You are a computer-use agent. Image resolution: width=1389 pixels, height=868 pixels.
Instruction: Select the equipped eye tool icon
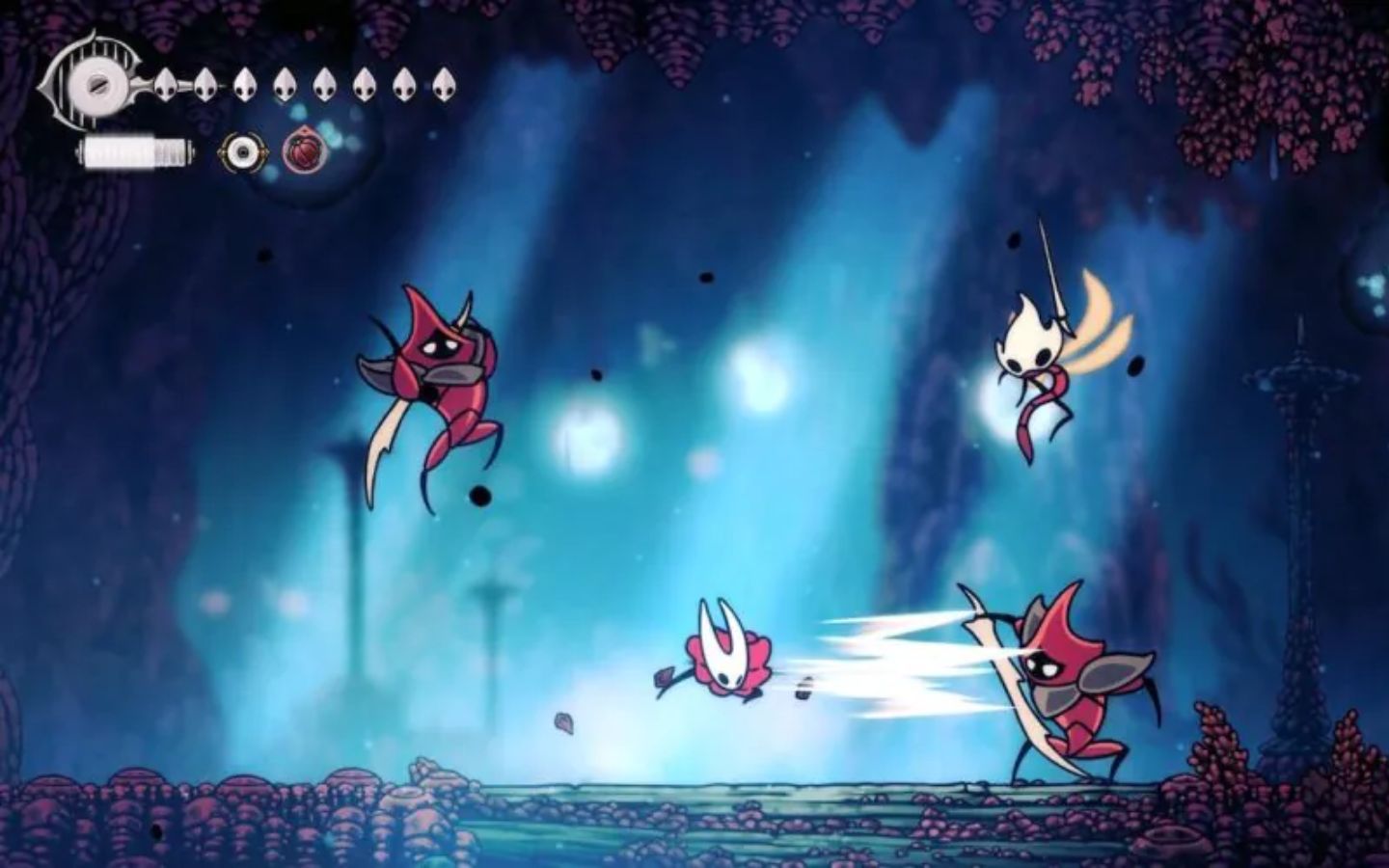244,149
